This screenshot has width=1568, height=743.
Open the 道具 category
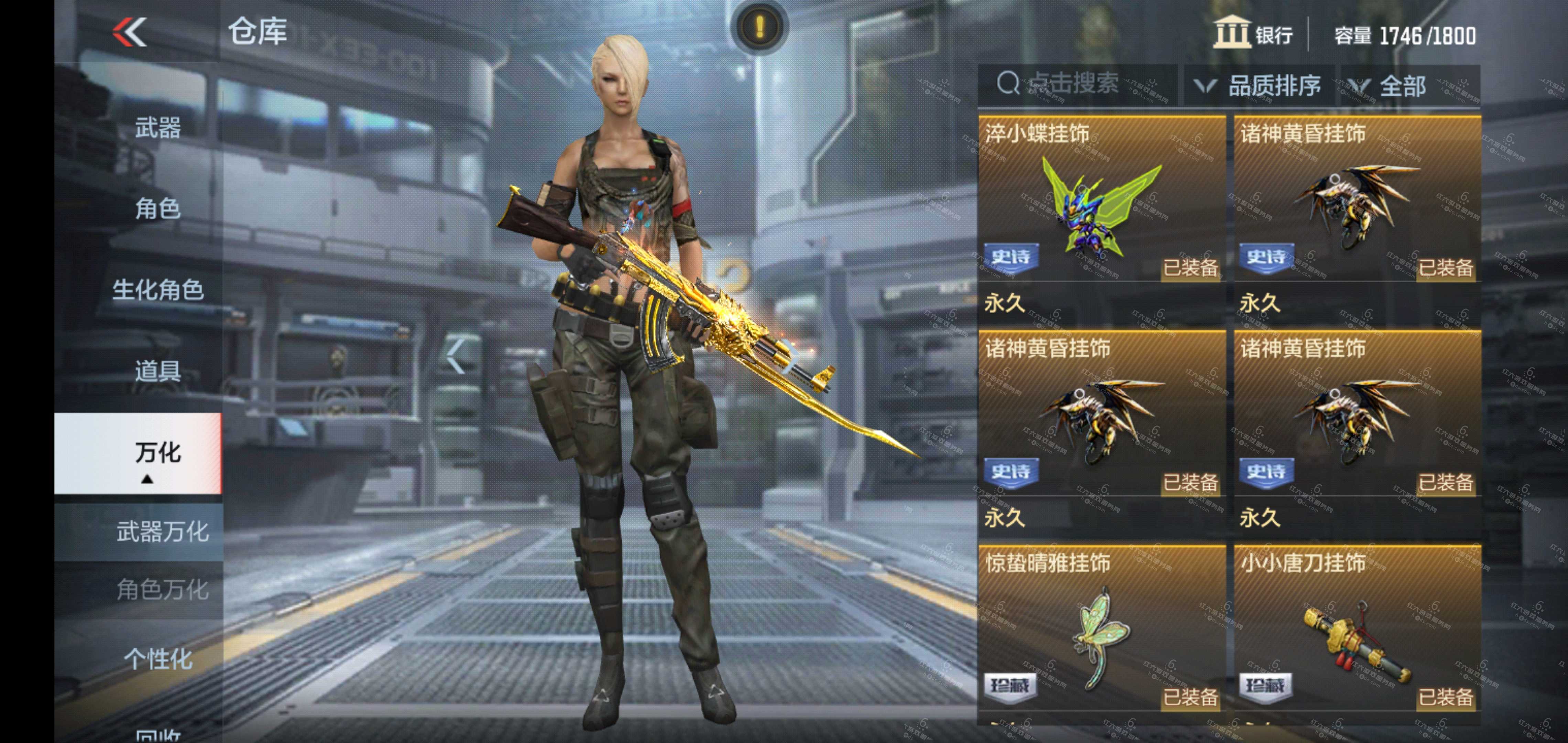pos(157,371)
